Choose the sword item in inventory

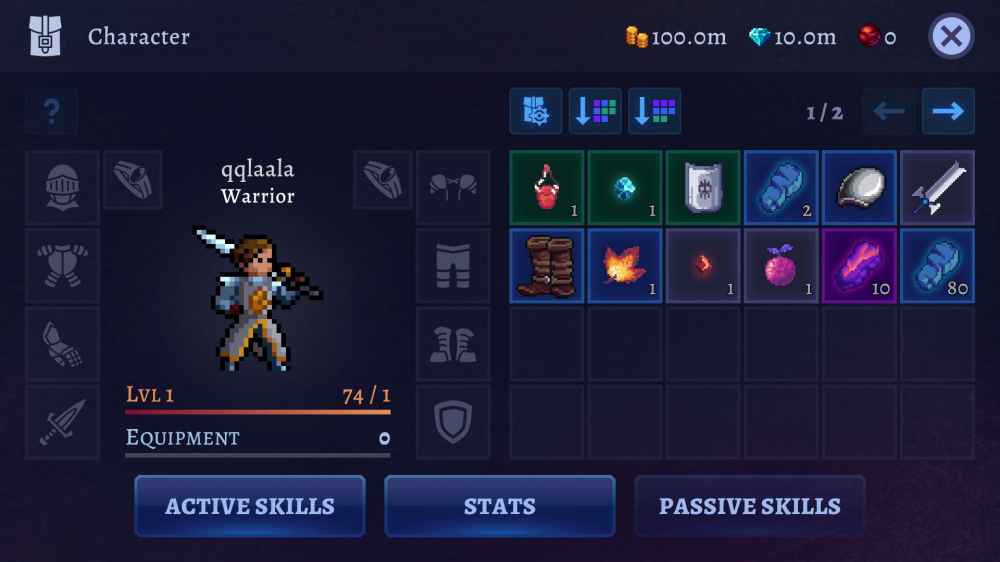point(937,187)
